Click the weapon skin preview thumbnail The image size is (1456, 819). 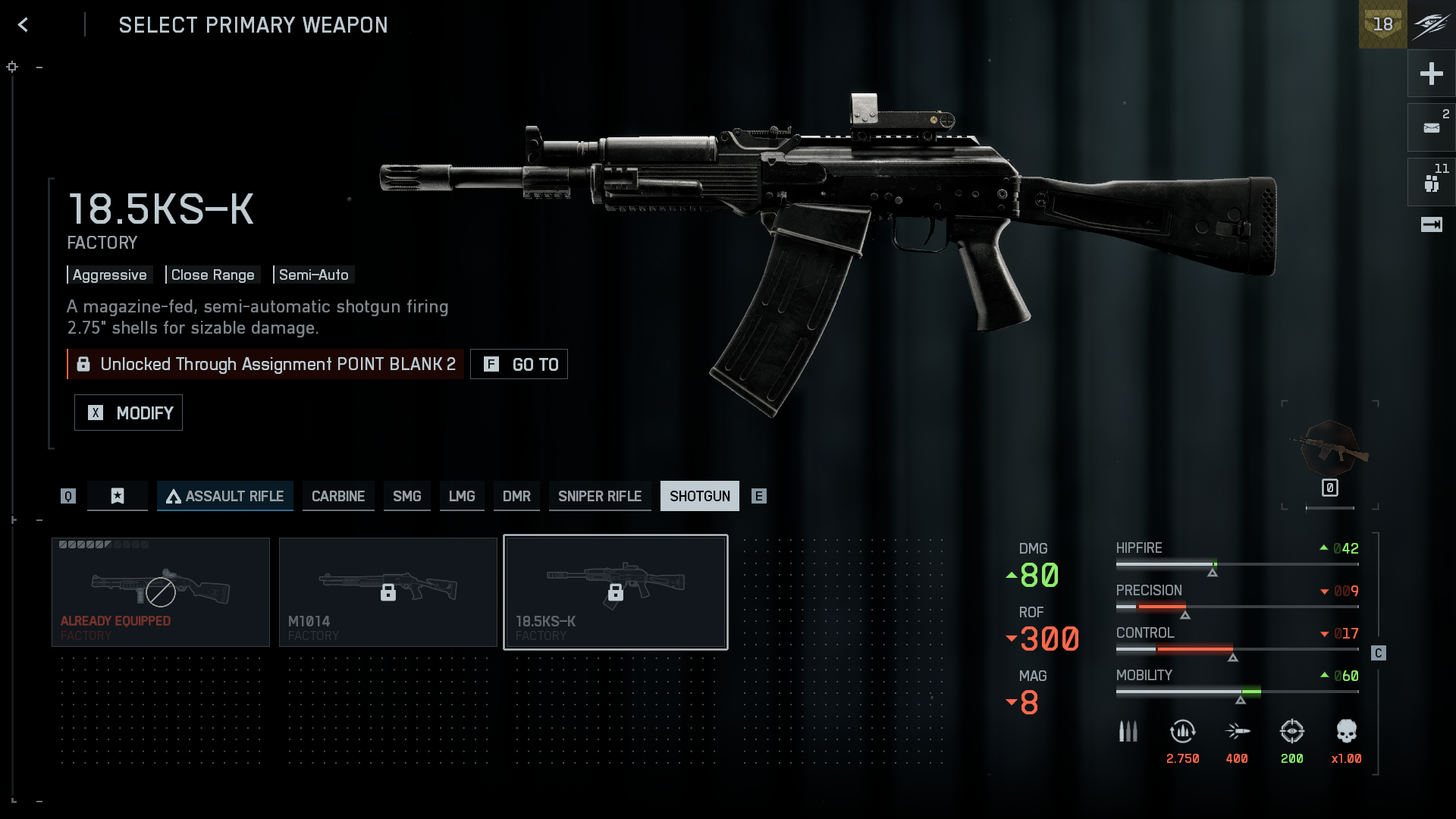[x=1330, y=450]
